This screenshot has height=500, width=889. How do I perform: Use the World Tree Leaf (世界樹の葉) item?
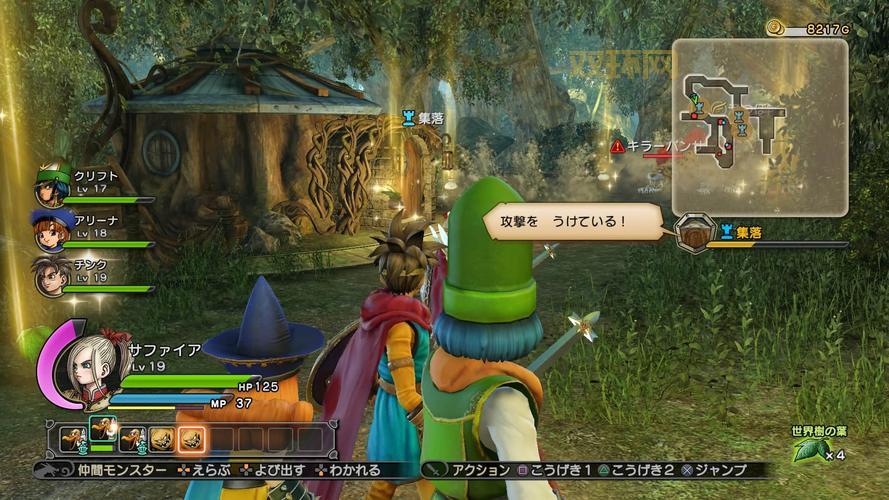(809, 451)
